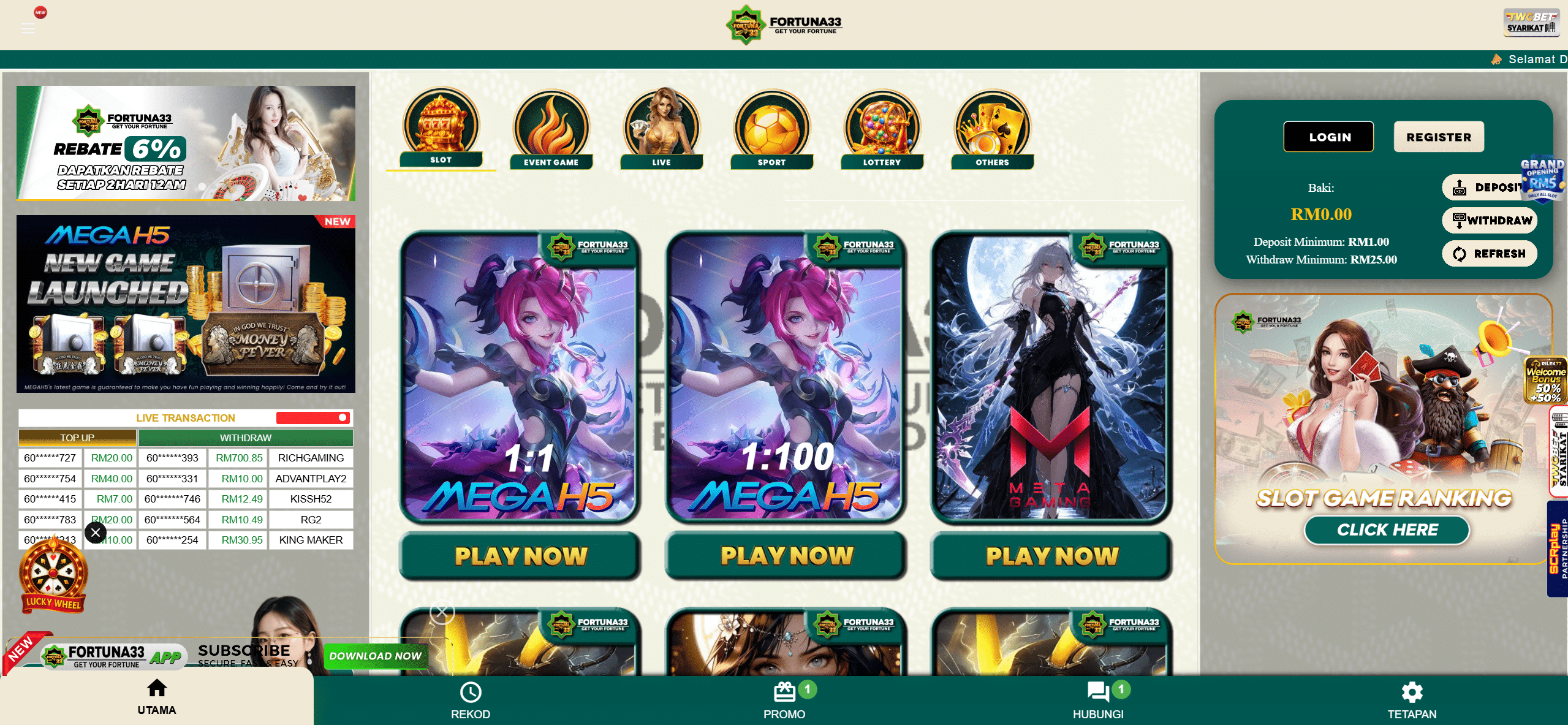The width and height of the screenshot is (1568, 725).
Task: Close the subscribe app banner
Action: point(442,612)
